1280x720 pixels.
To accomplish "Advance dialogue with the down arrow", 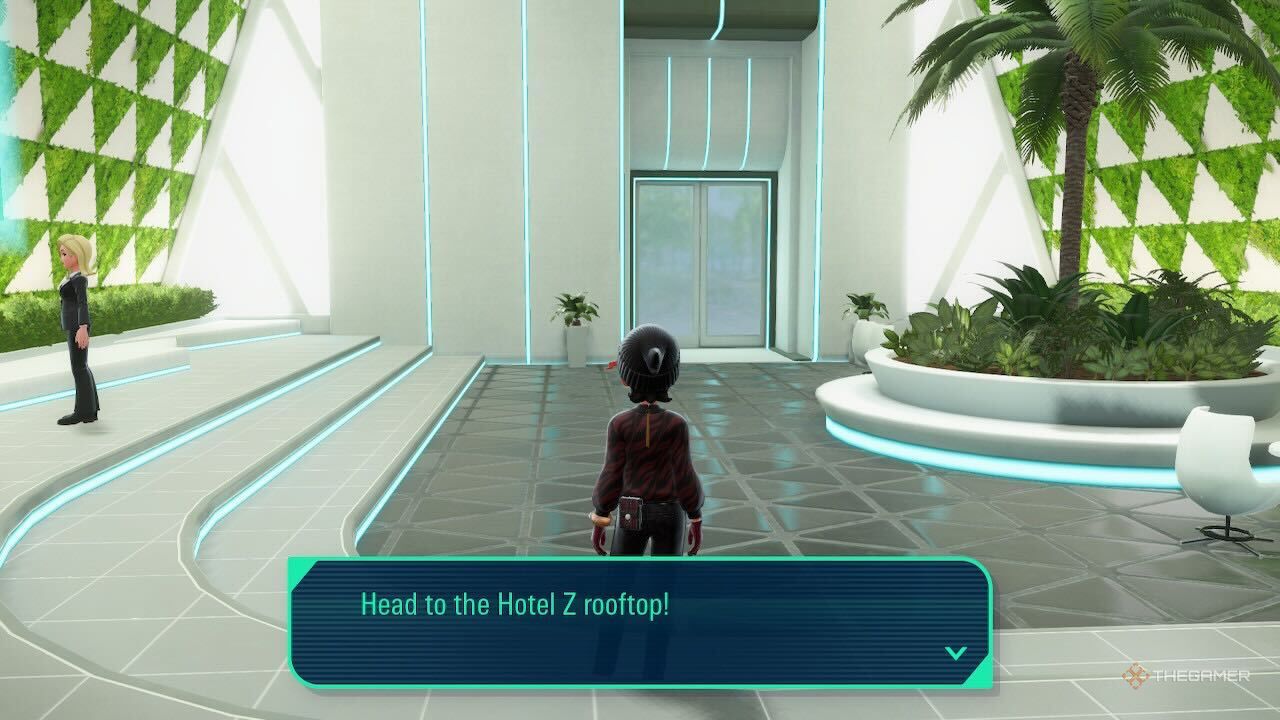I will pos(956,653).
